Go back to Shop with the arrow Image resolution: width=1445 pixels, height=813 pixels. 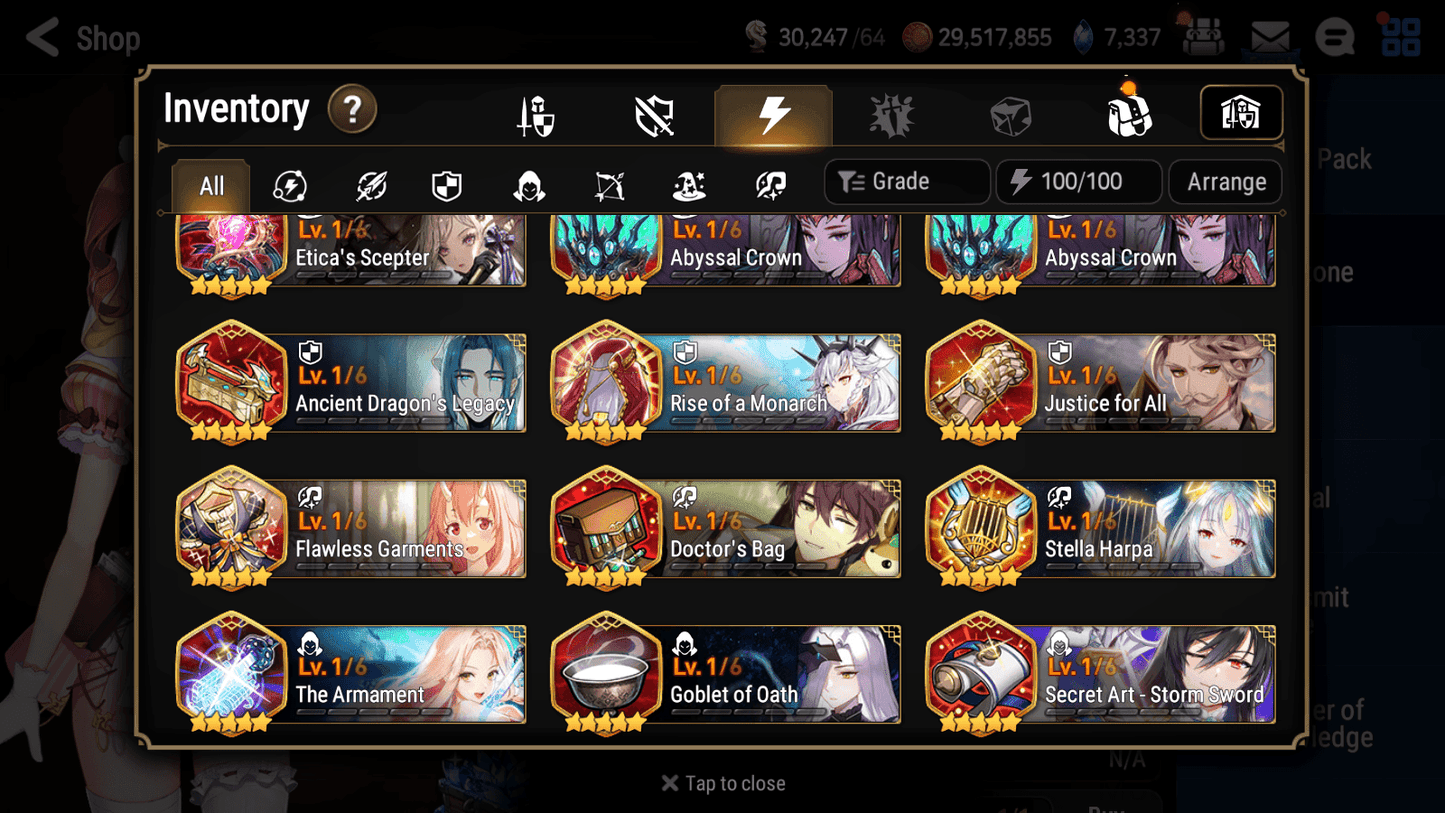[40, 38]
